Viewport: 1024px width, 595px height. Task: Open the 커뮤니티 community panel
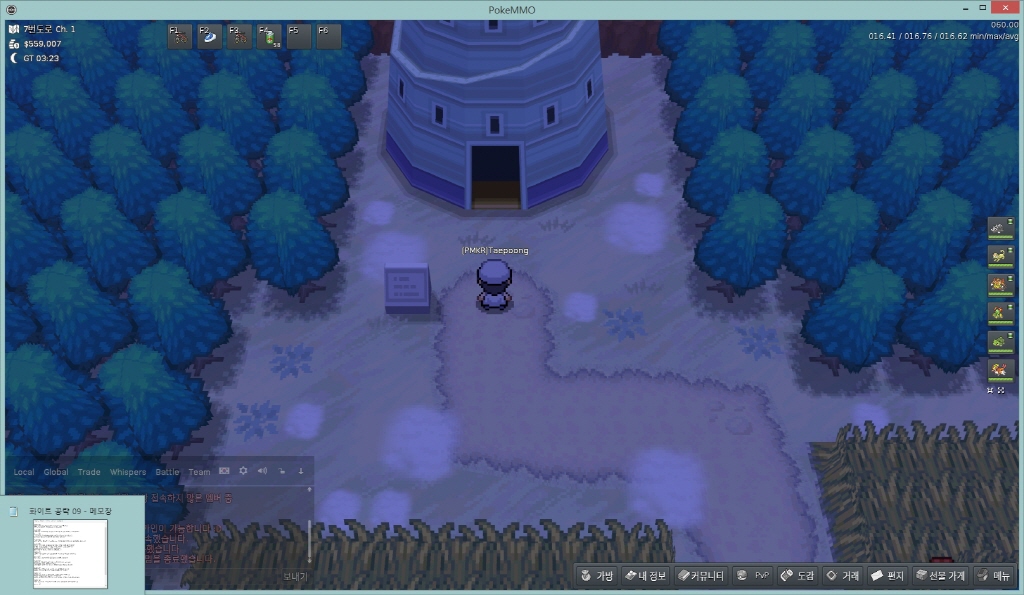(x=700, y=575)
